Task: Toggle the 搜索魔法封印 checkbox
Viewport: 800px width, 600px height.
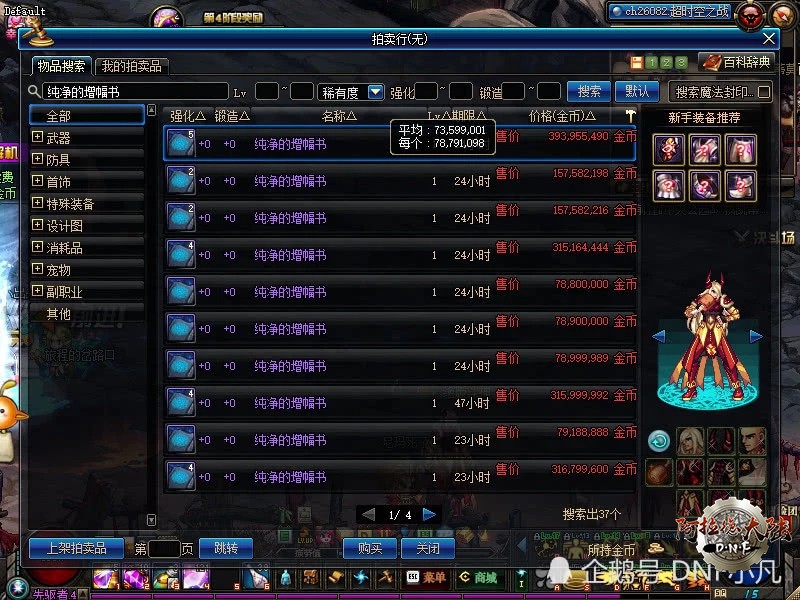Action: 765,92
